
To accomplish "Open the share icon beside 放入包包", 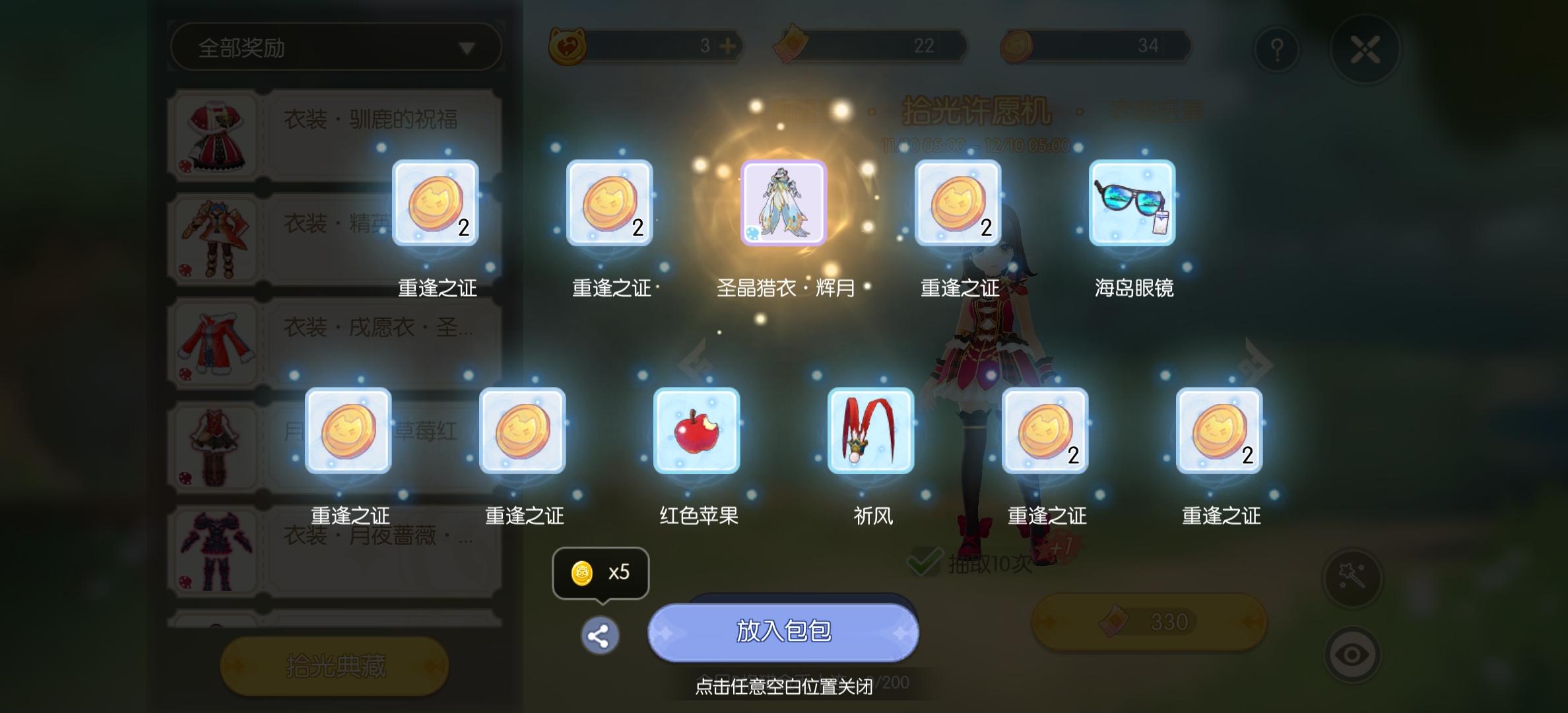I will click(x=599, y=635).
